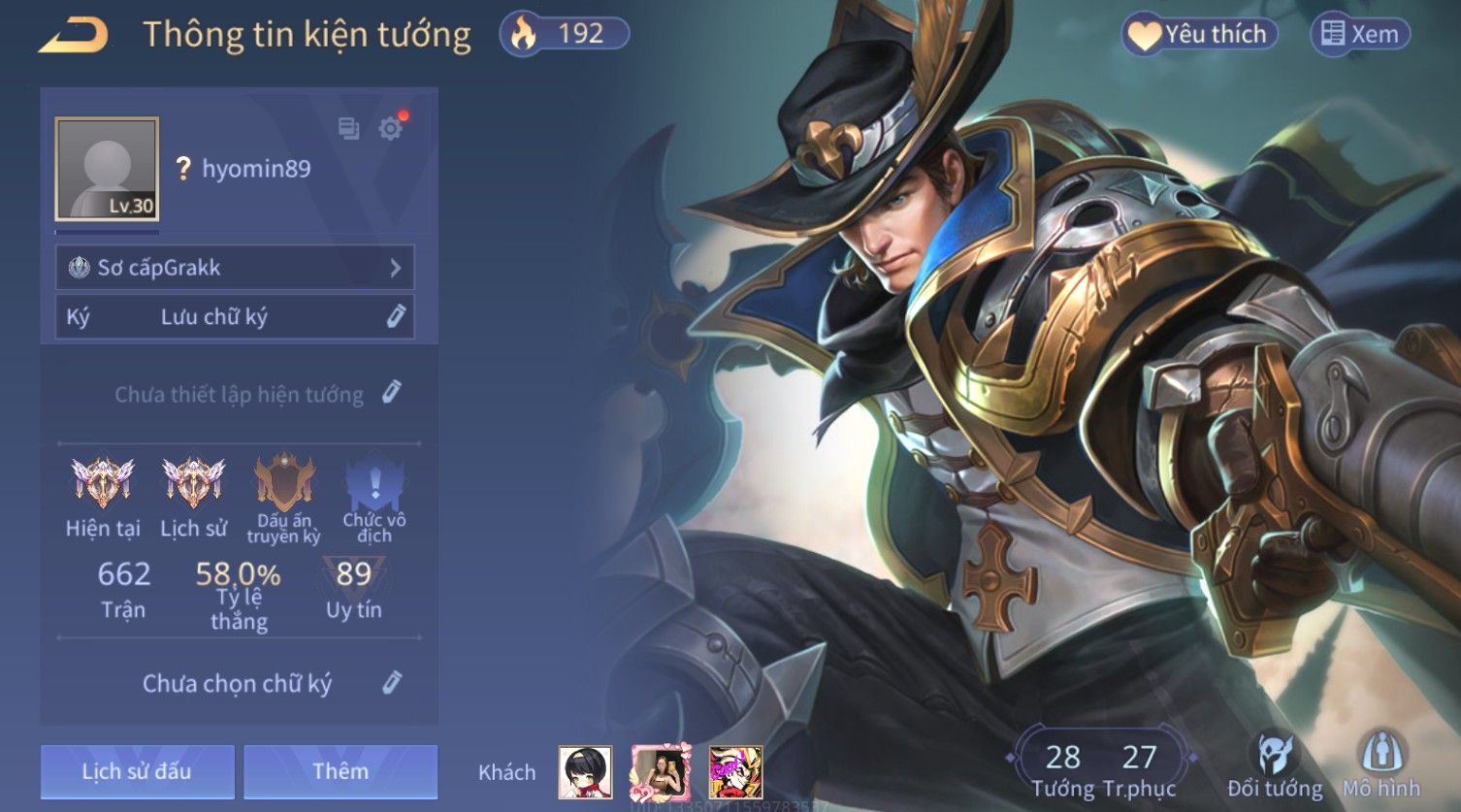The image size is (1461, 812).
Task: Edit the Chưa chọn chữ ký entry
Action: coord(391,683)
